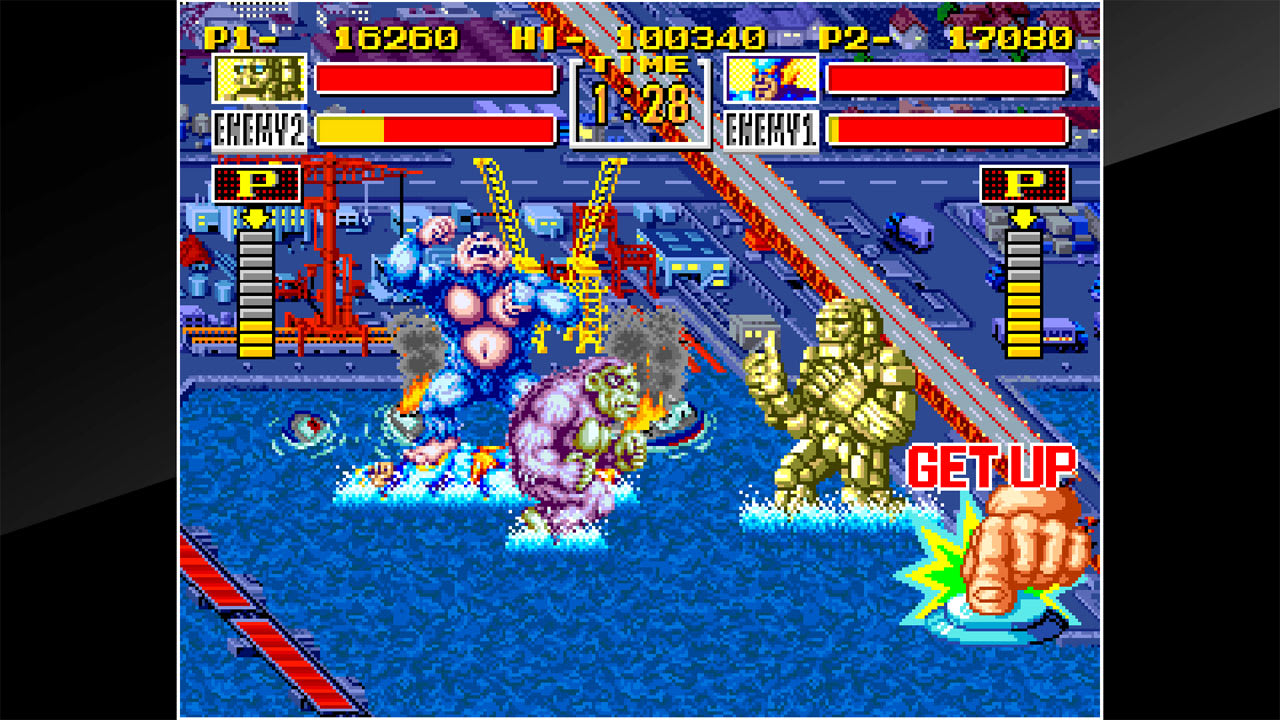Screen dimensions: 1280x720
Task: Expand the left power meter column
Action: point(257,295)
